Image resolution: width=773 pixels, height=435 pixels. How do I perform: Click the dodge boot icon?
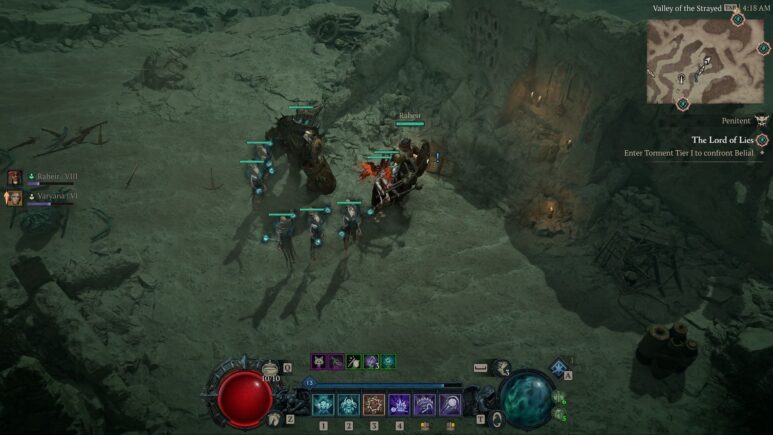(x=499, y=369)
